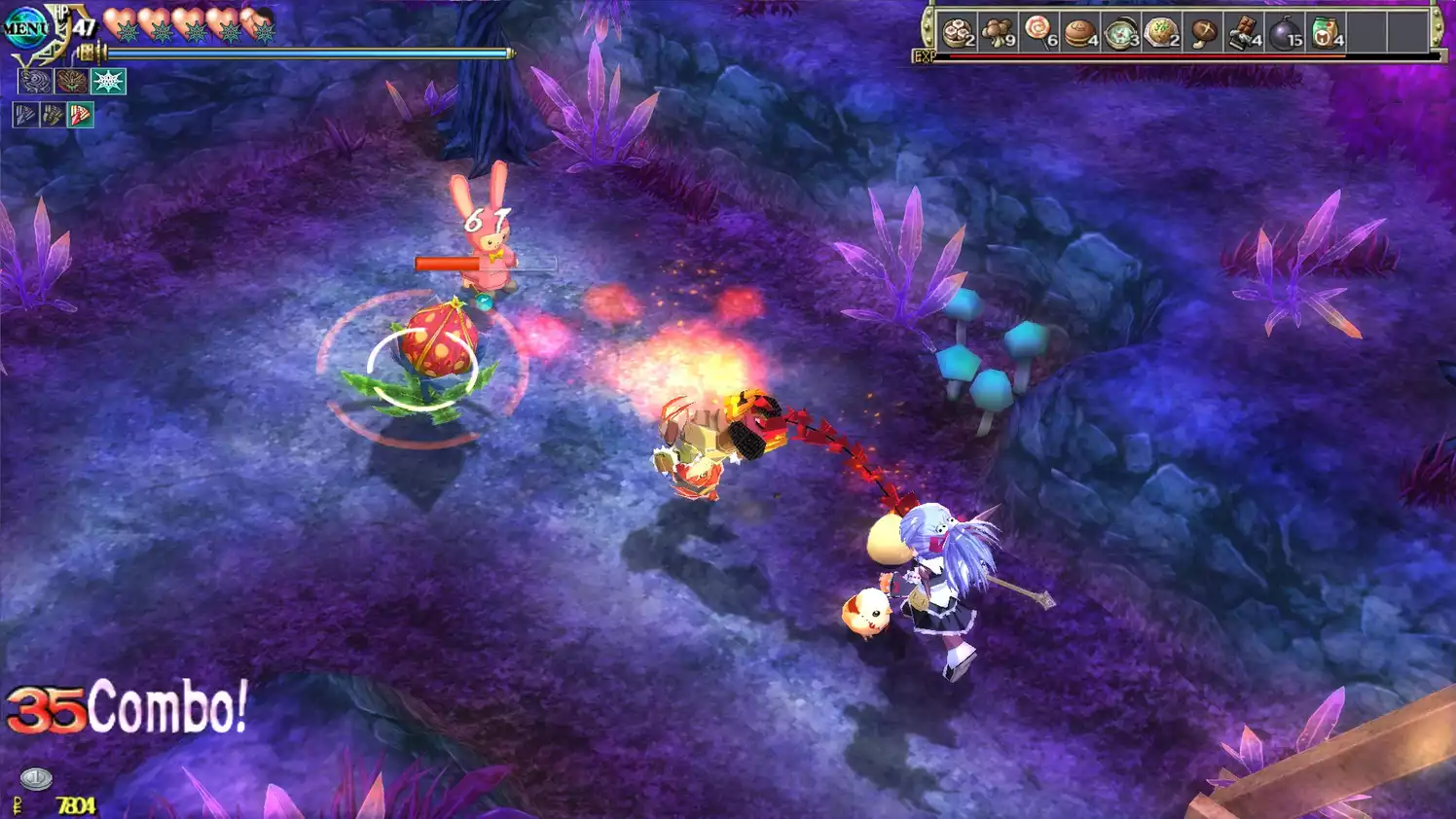The image size is (1456, 819).
Task: Select the teal snowflake skill icon
Action: 106,82
